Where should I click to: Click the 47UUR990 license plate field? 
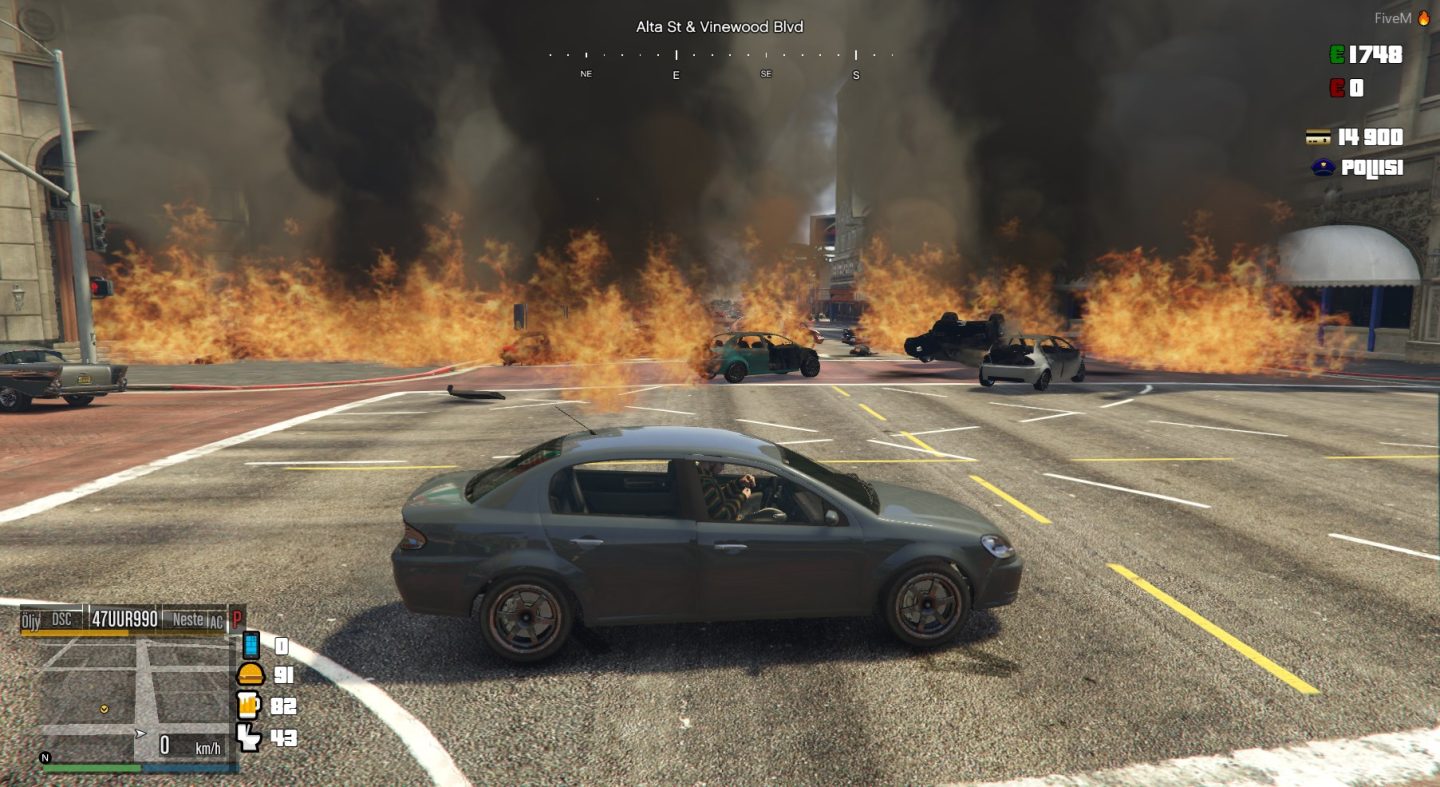(x=123, y=619)
